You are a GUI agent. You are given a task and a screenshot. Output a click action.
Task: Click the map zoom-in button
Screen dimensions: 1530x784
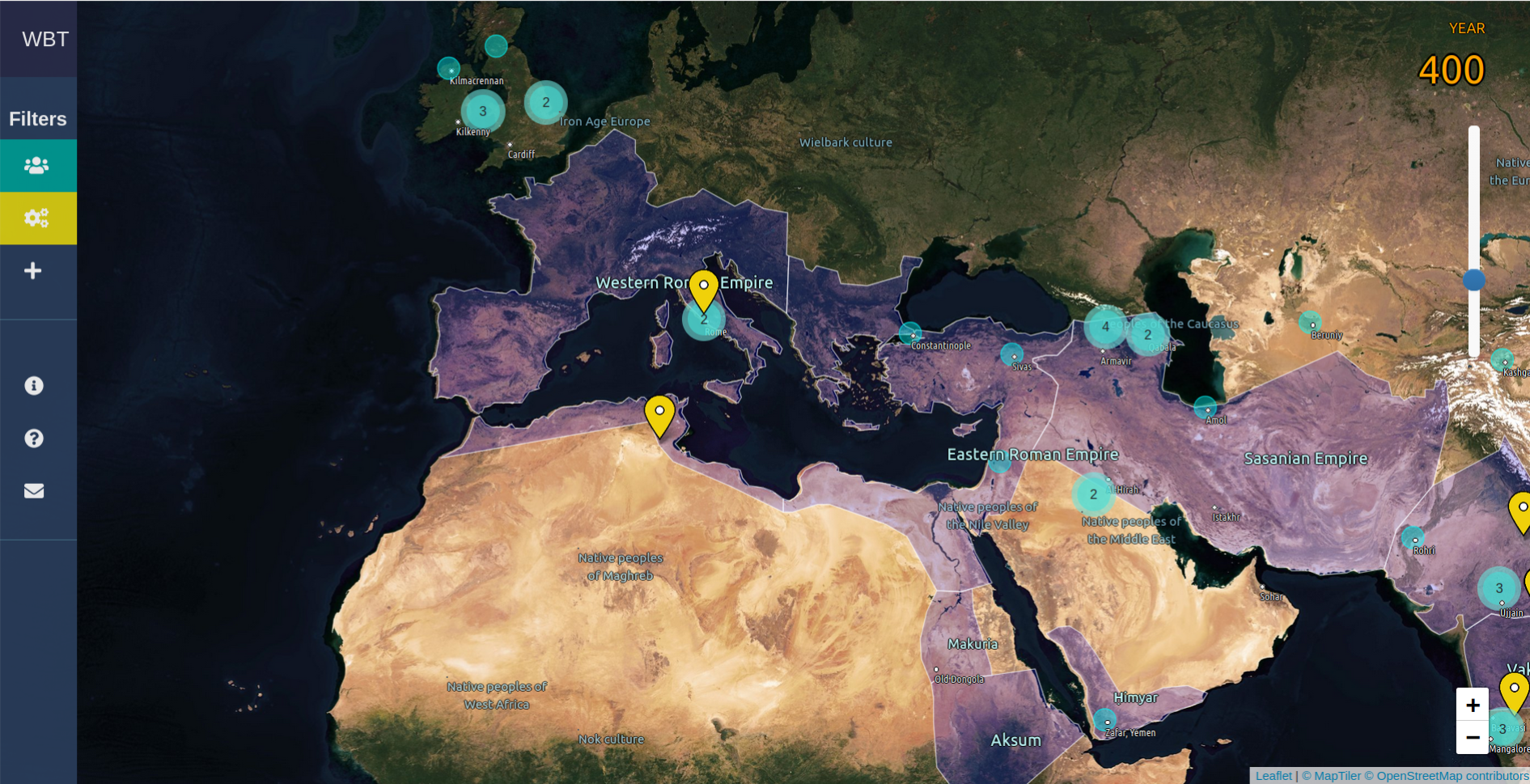click(x=1474, y=704)
